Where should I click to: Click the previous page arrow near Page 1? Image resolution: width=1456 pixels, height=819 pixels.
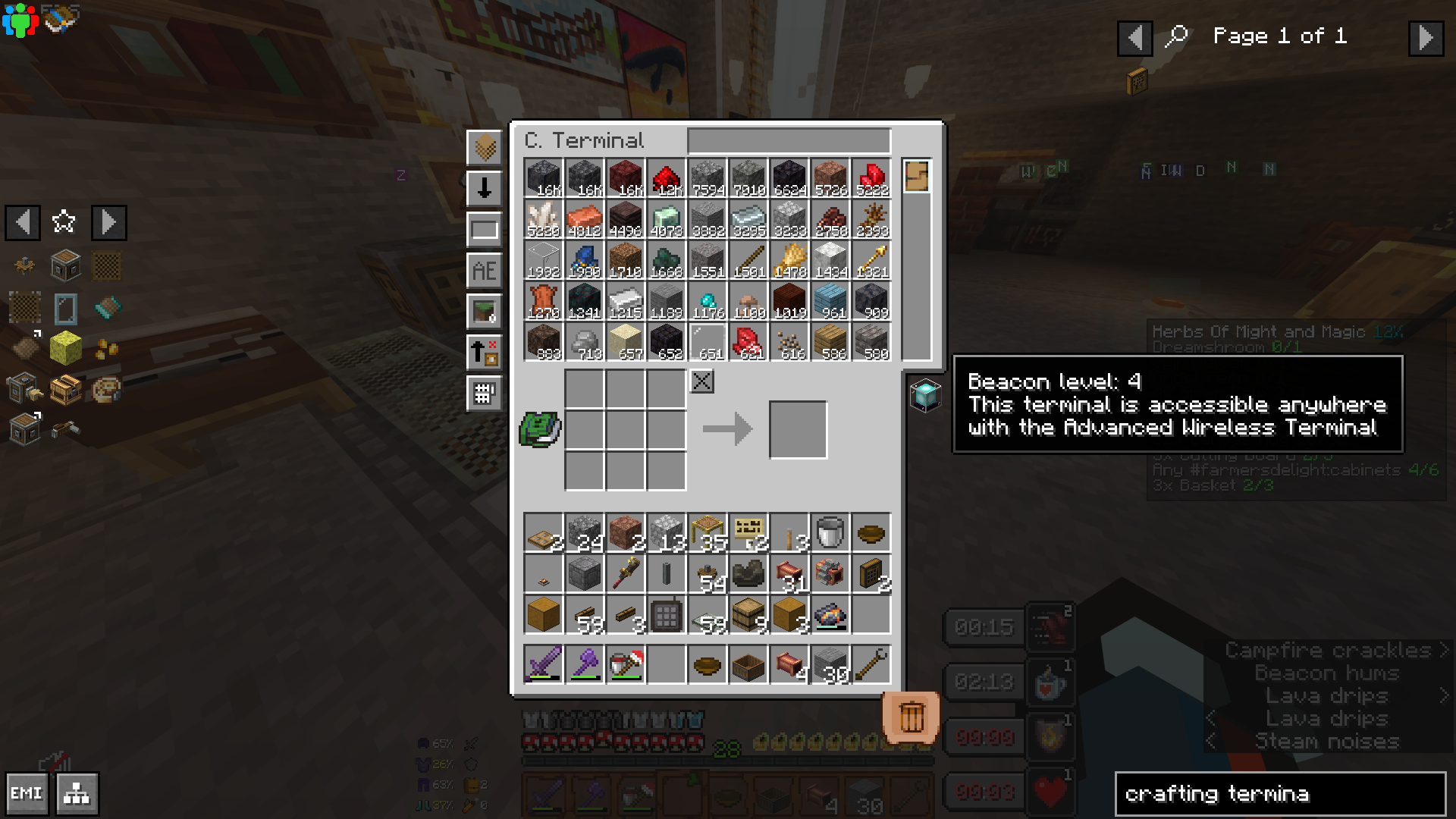(1134, 39)
